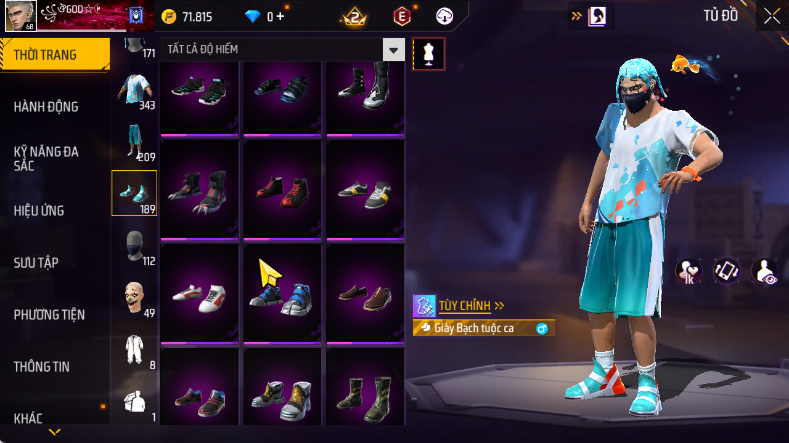Select the mask category with 112 items

(134, 246)
